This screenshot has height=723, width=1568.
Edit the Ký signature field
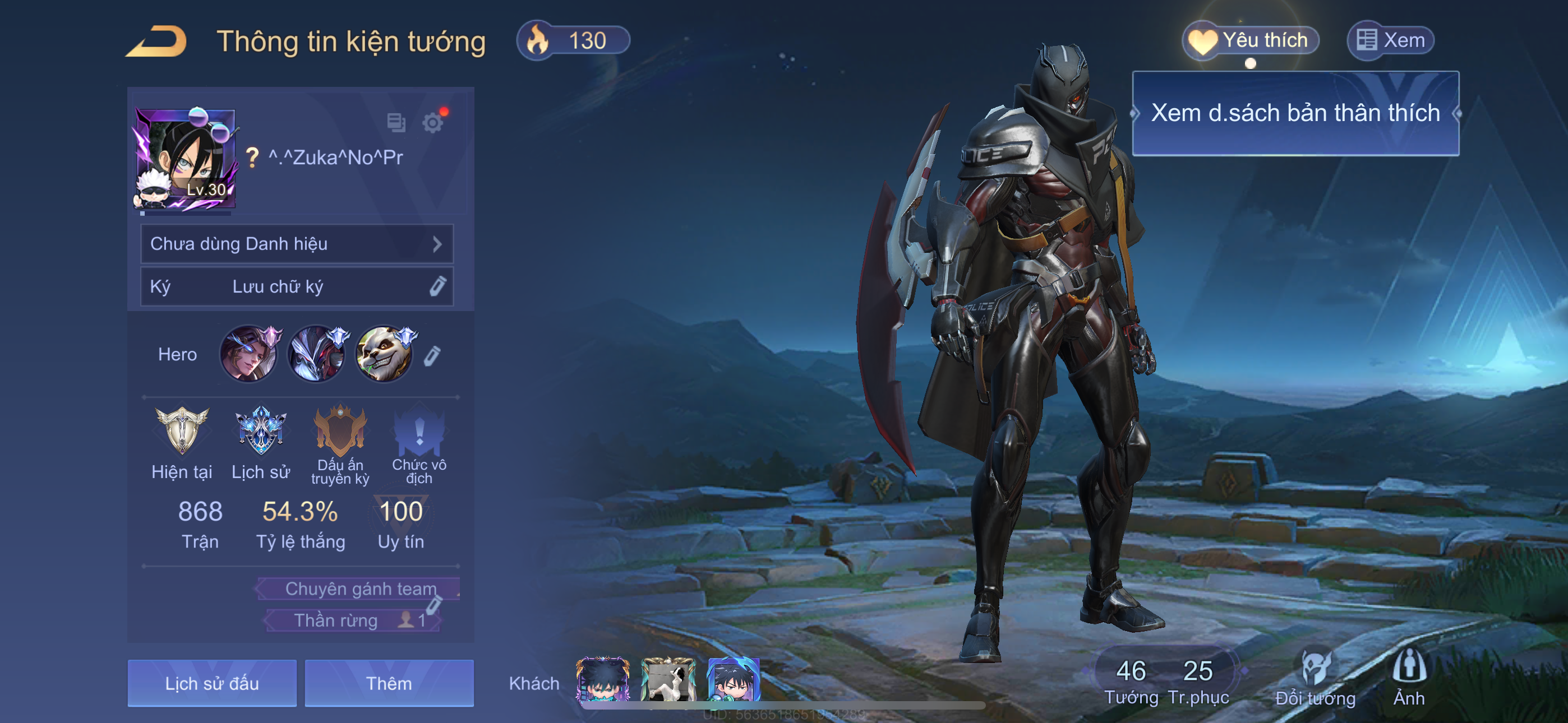(x=437, y=286)
